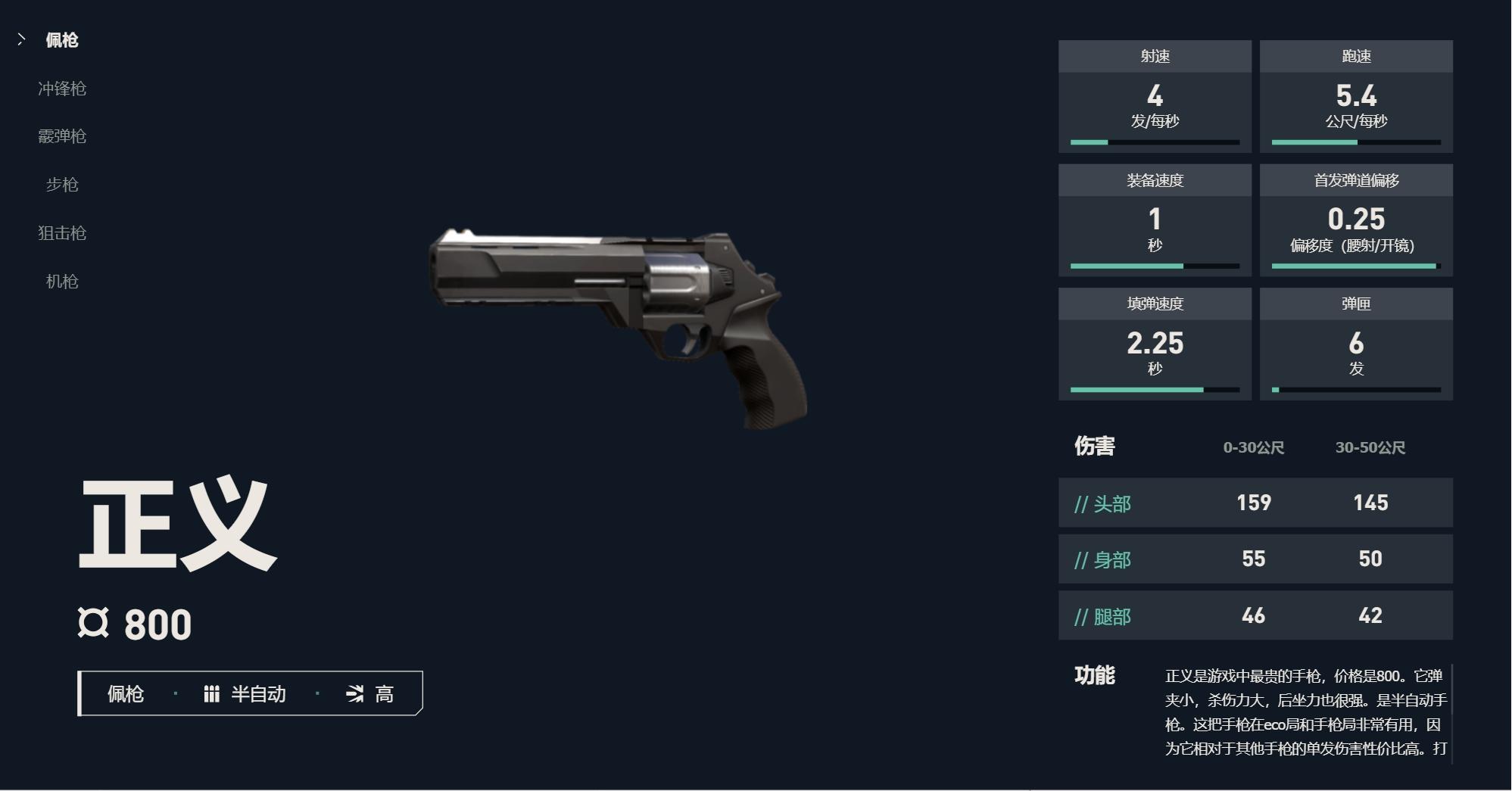Select the 佩枪 sidearm category
Screen dimensions: 1512x791
(61, 40)
